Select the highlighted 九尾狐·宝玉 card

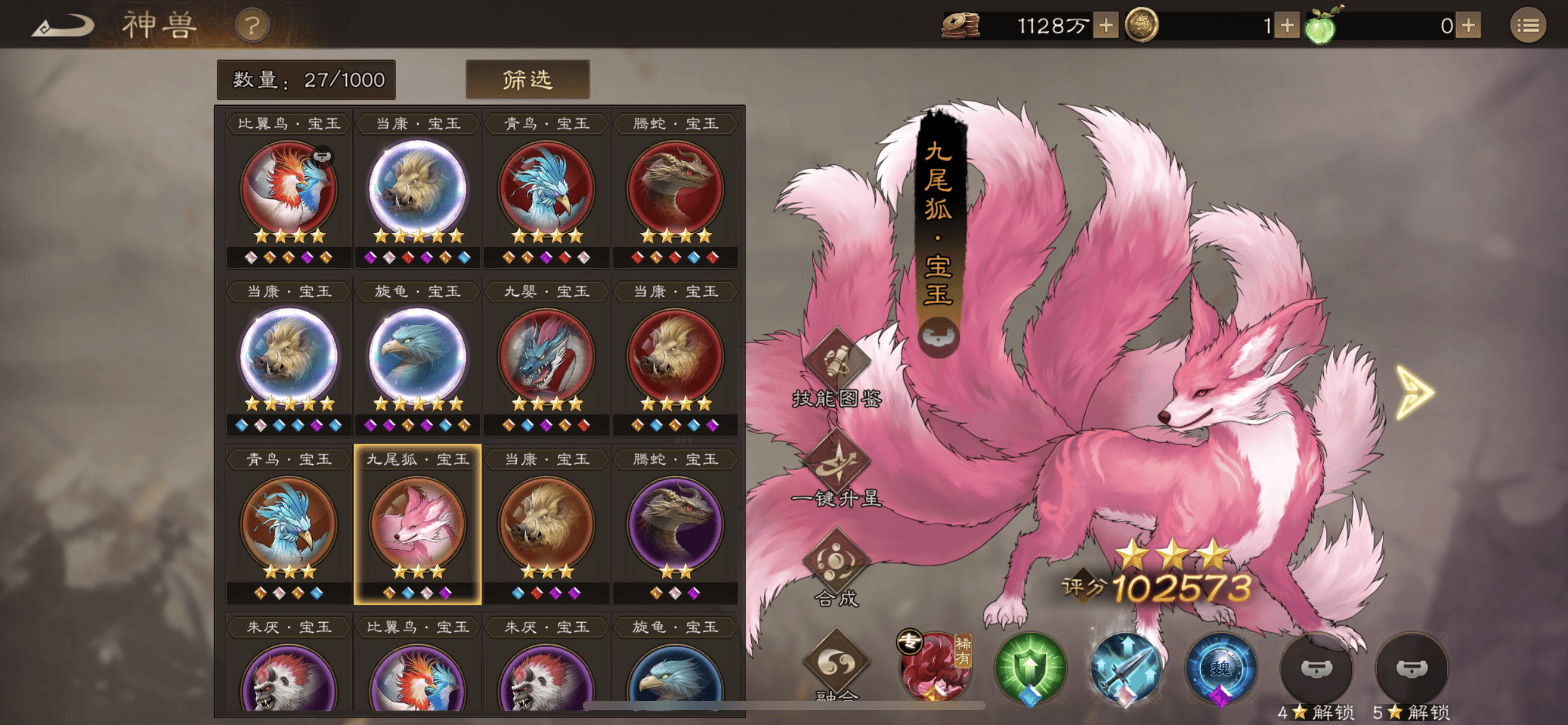point(417,522)
